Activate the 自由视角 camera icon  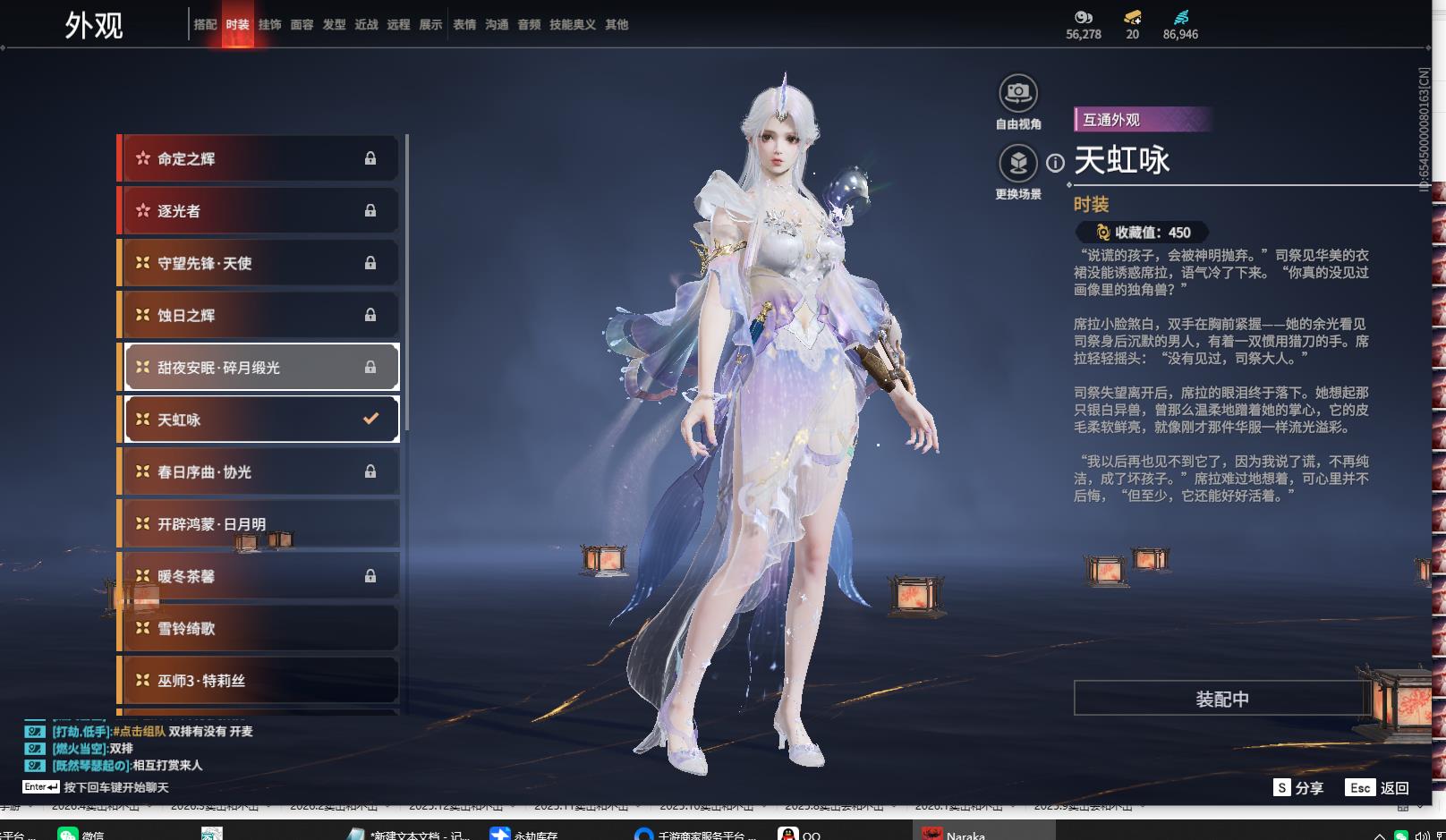[1017, 93]
